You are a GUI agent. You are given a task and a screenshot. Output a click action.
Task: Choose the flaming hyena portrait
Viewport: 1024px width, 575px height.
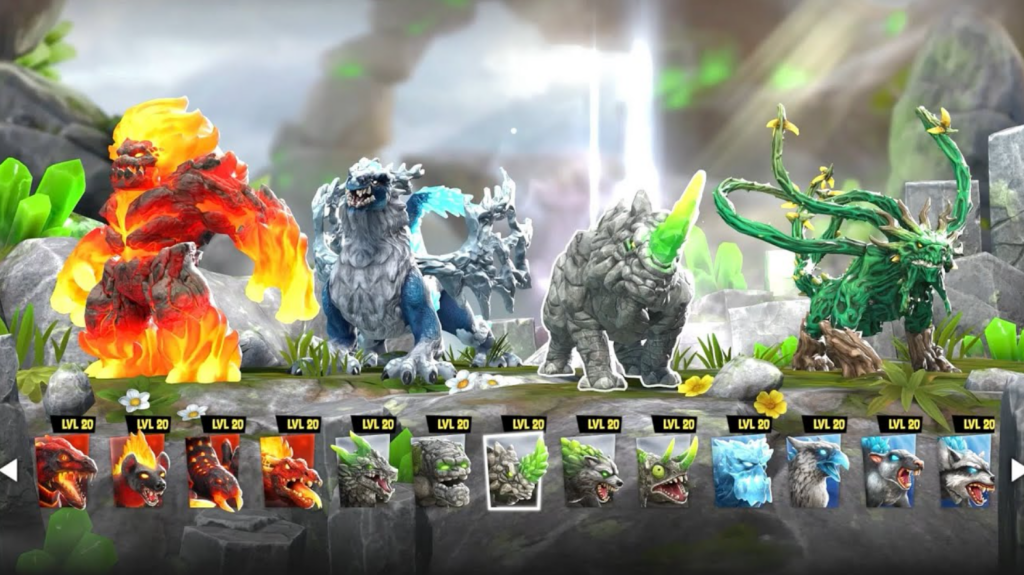pos(141,471)
